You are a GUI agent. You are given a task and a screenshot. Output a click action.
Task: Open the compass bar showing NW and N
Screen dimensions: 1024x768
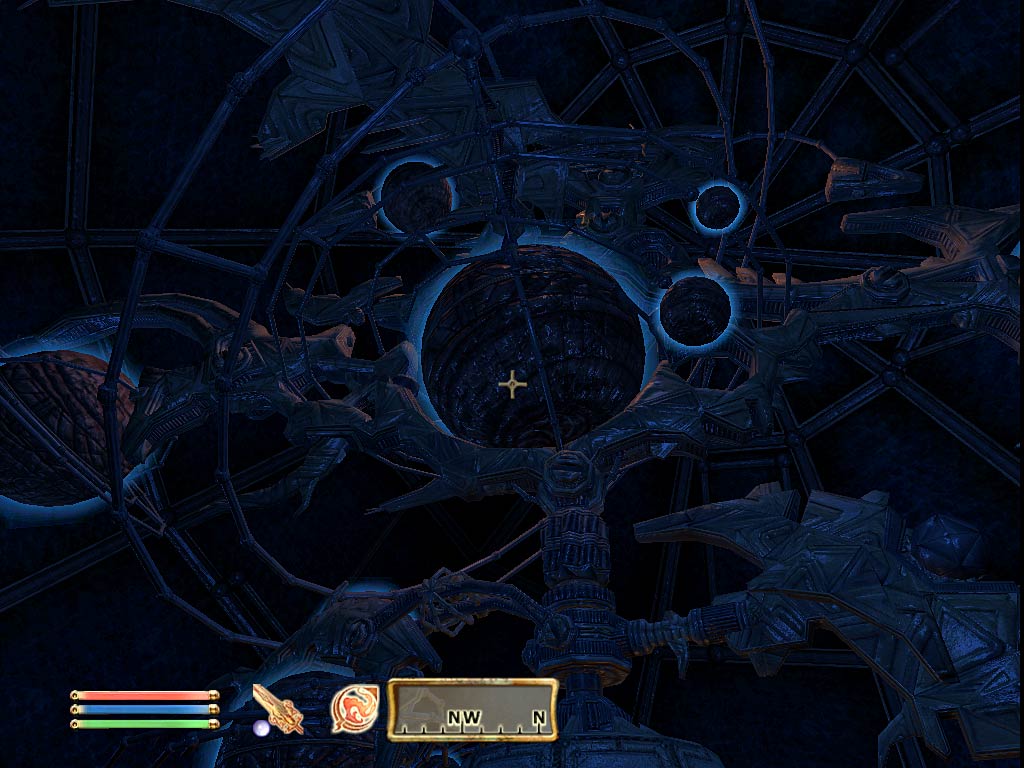click(472, 709)
